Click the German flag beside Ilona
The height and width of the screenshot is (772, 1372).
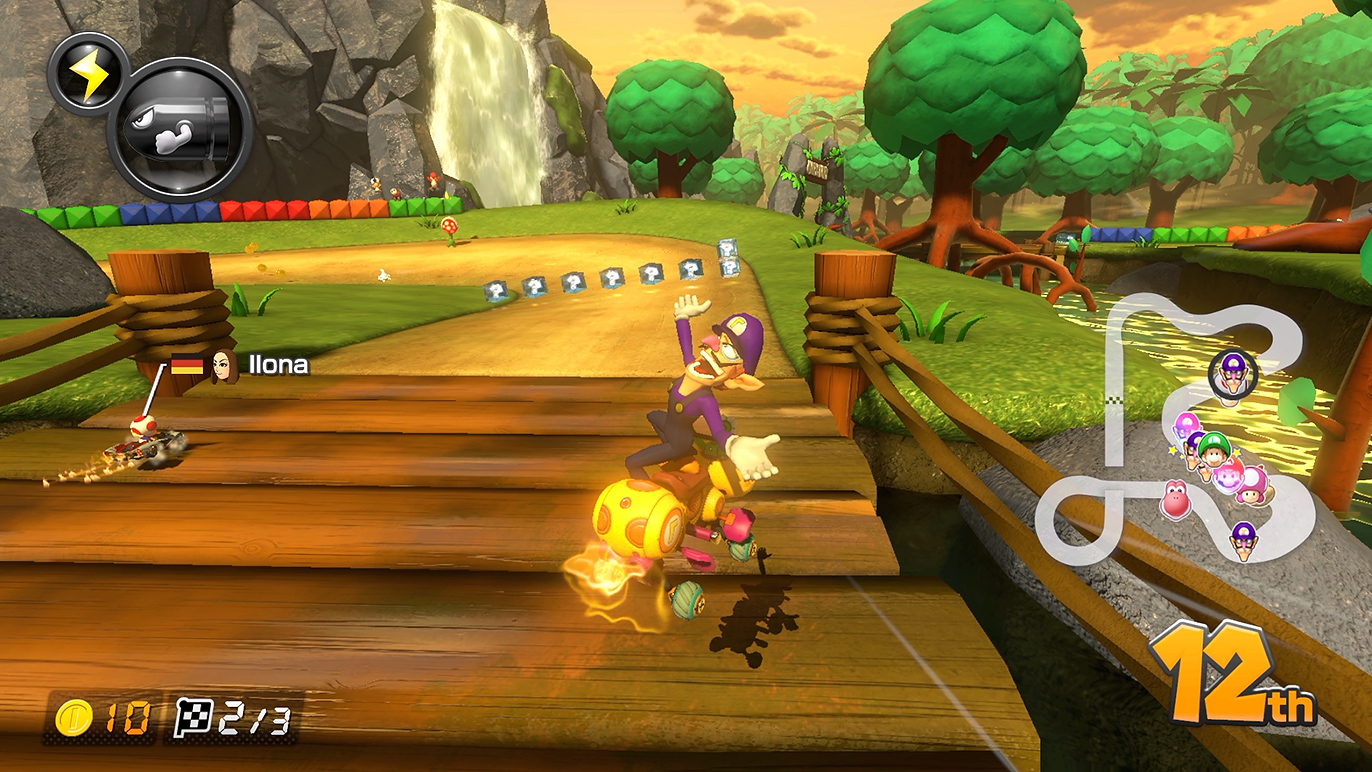click(x=187, y=366)
